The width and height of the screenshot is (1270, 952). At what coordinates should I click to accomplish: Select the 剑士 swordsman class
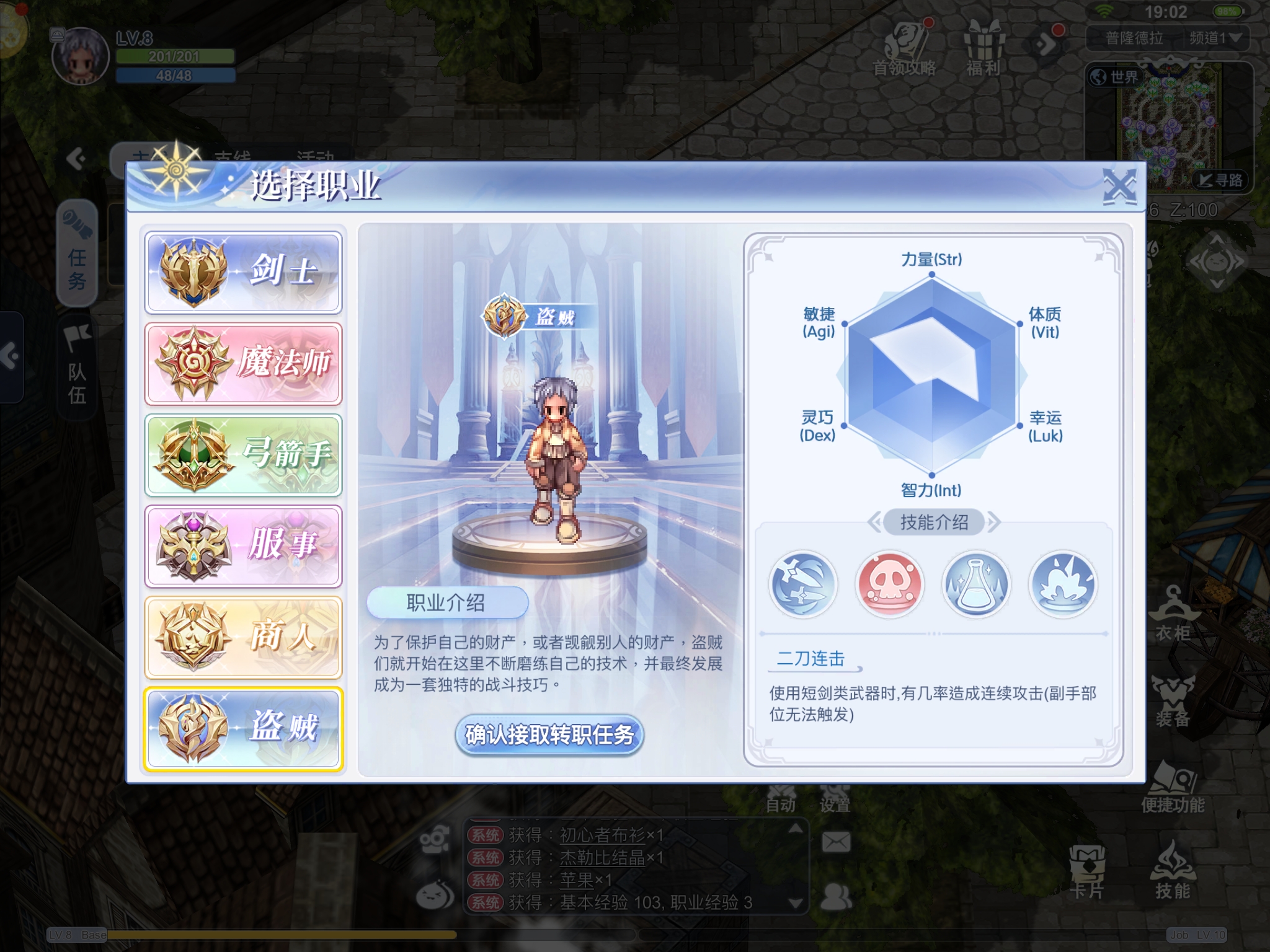243,272
